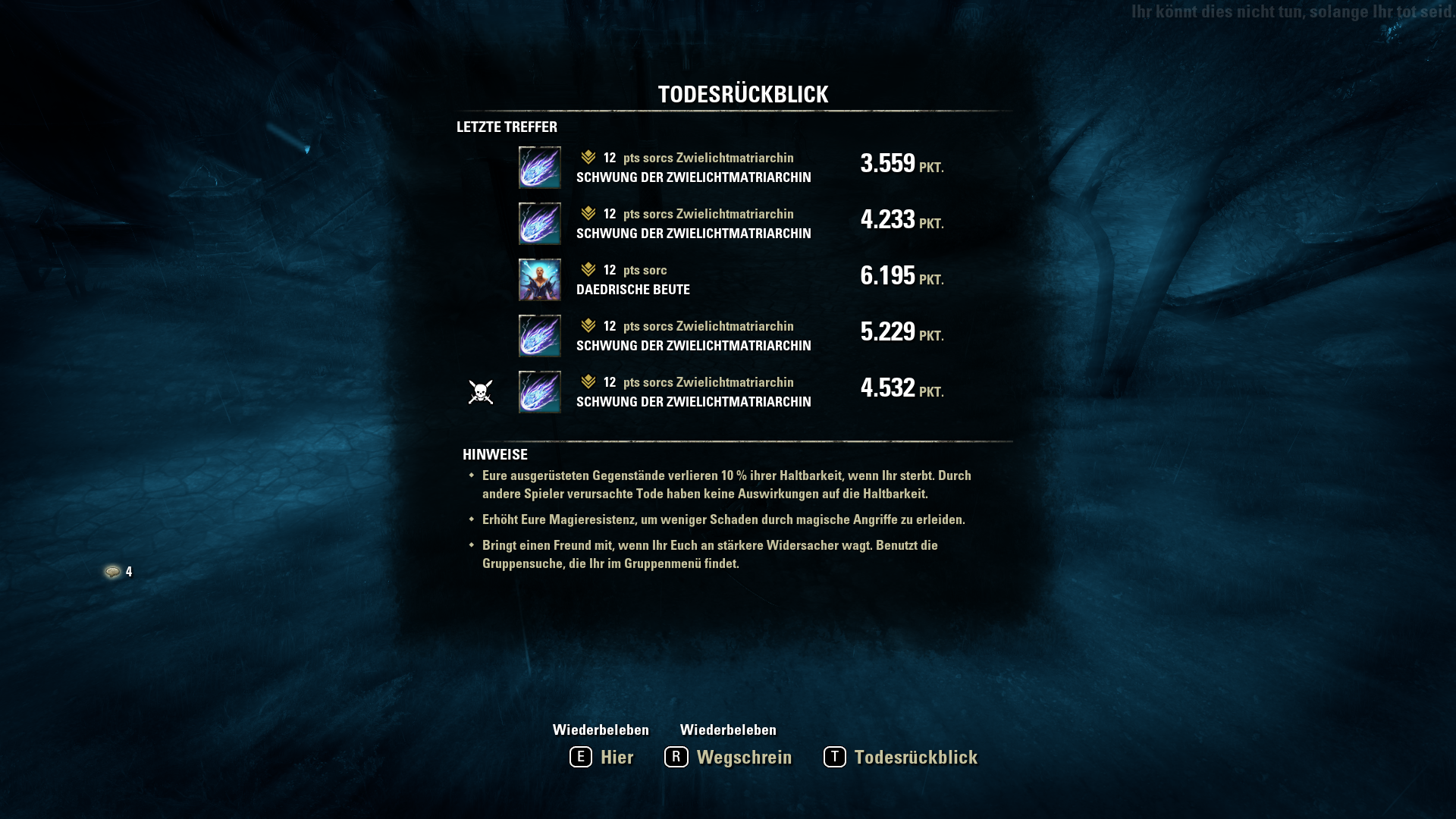Click the HINWEISE section header
Image resolution: width=1456 pixels, height=819 pixels.
coord(494,454)
